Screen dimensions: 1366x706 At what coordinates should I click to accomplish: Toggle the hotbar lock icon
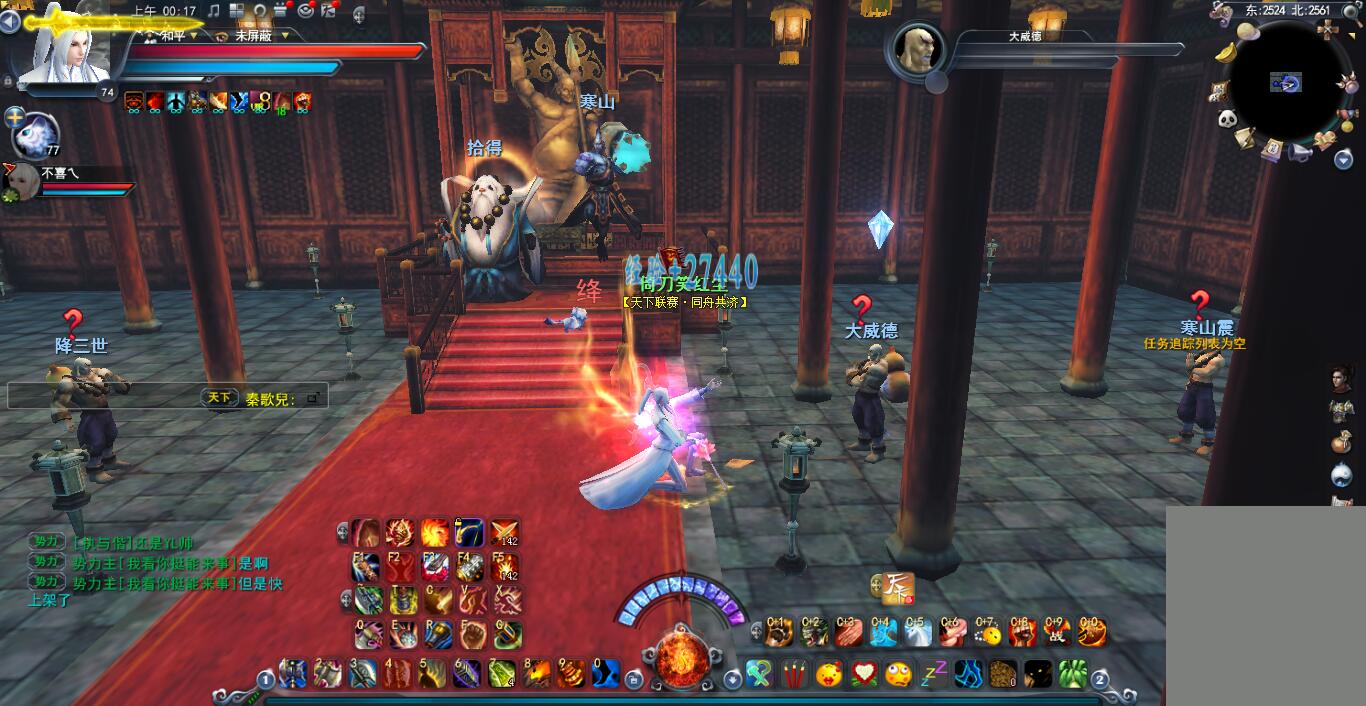click(x=633, y=680)
